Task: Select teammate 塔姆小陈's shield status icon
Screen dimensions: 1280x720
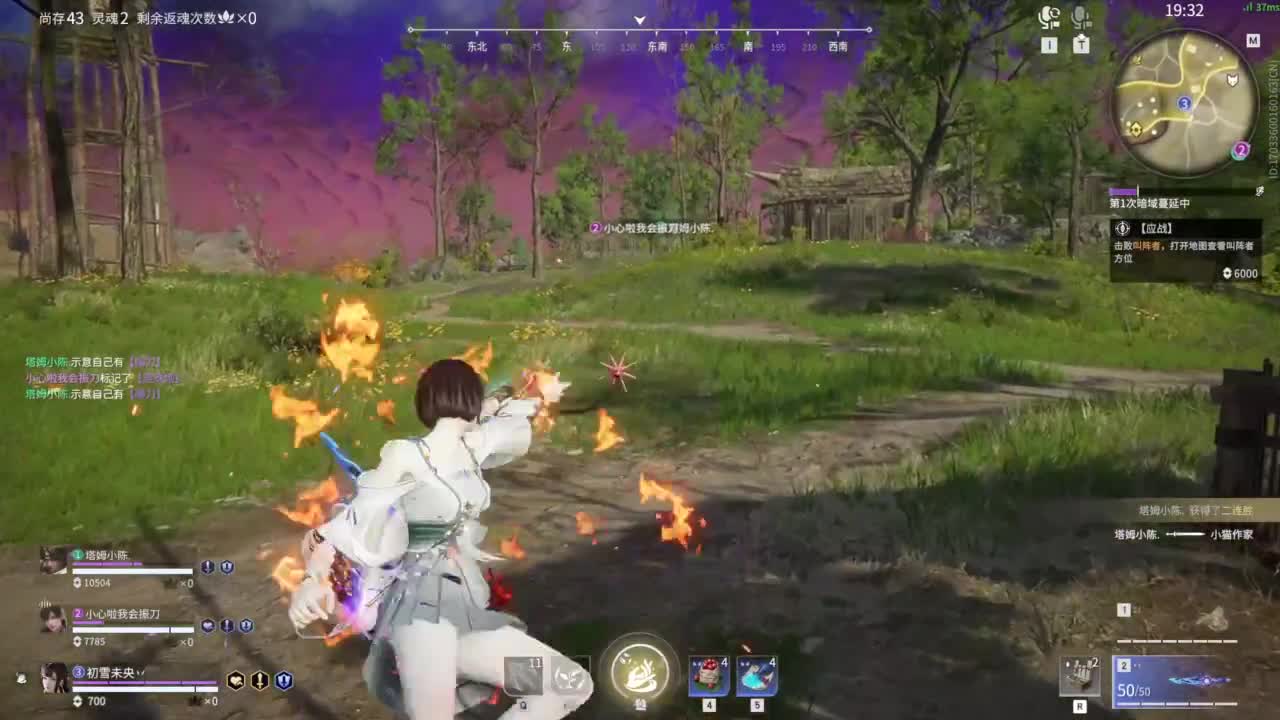Action: (x=226, y=567)
